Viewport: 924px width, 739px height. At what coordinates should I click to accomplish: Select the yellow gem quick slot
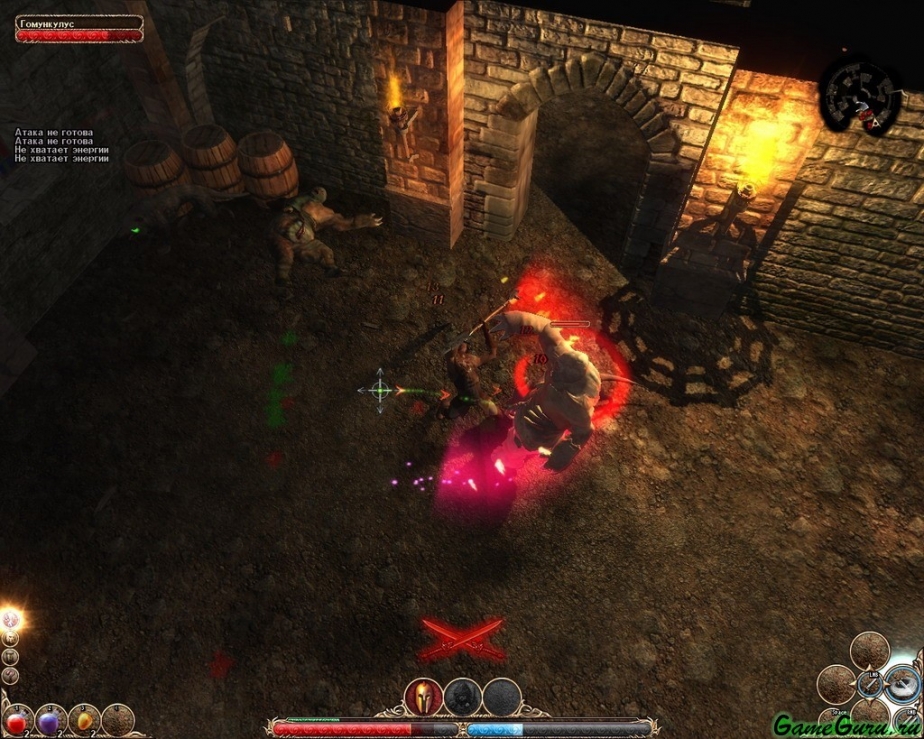(84, 720)
